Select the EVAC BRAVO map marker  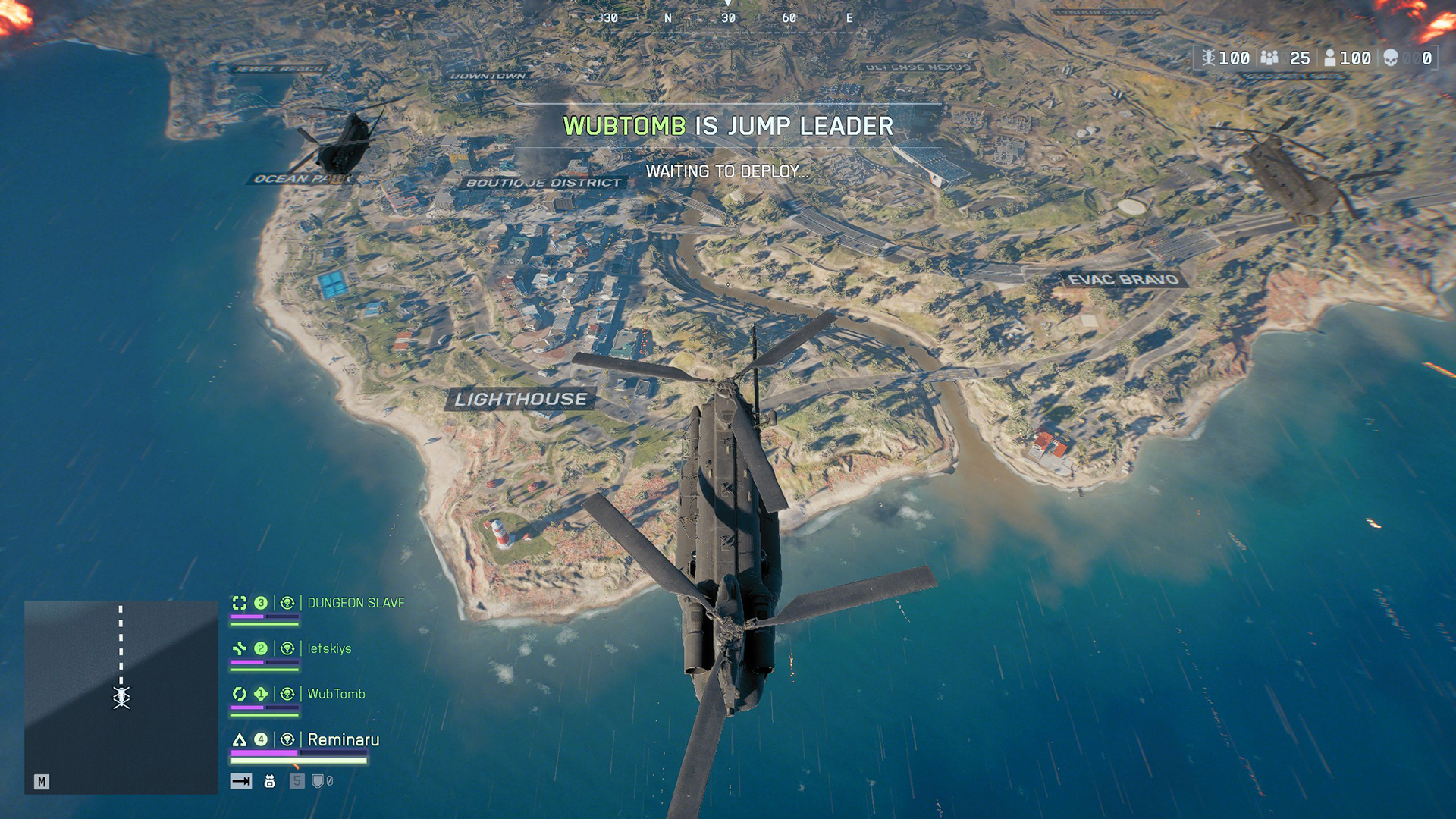pyautogui.click(x=1123, y=280)
